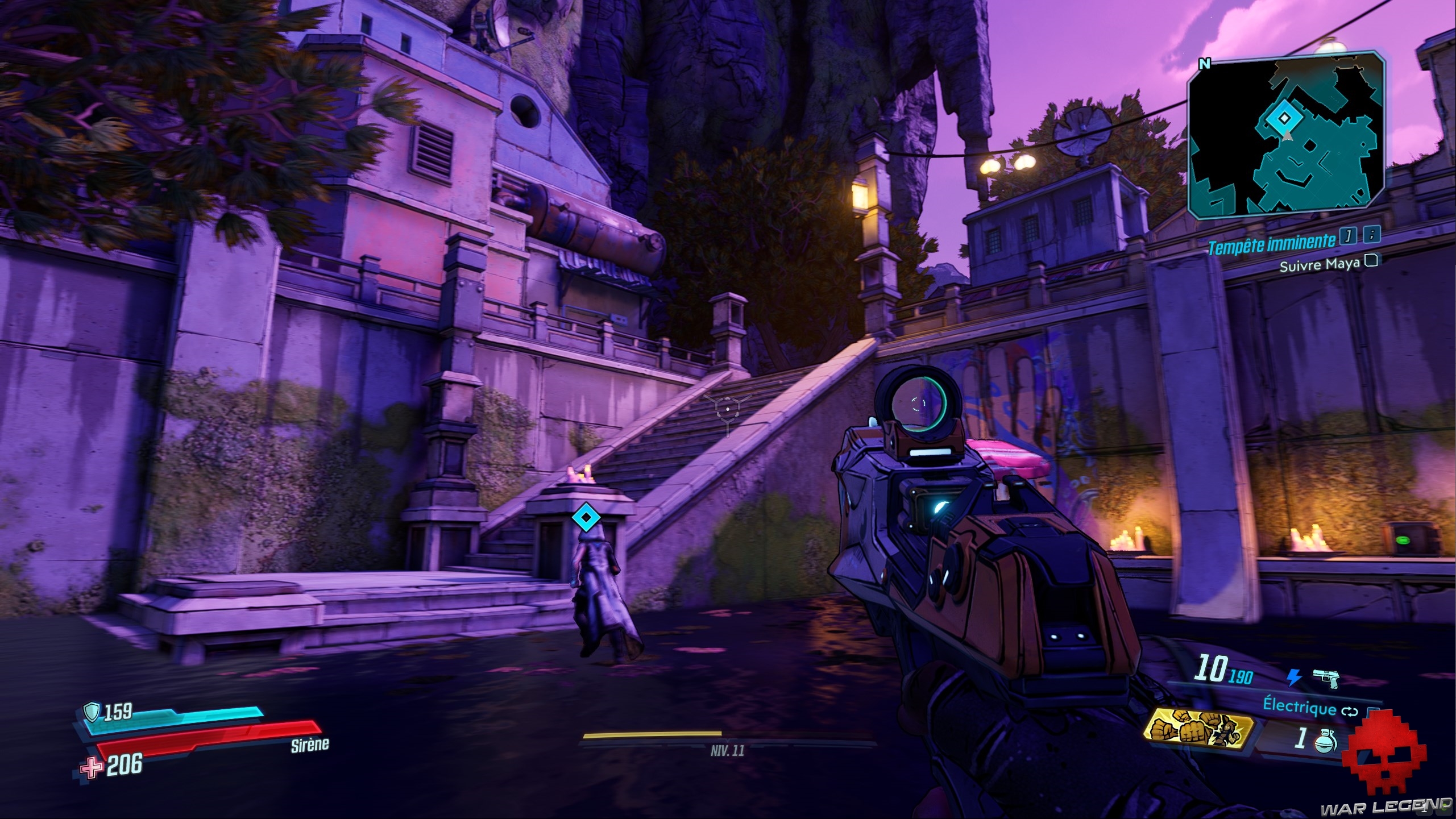Activate the yellow fists action skill
Screen dimensions: 1456x819
(x=1199, y=731)
